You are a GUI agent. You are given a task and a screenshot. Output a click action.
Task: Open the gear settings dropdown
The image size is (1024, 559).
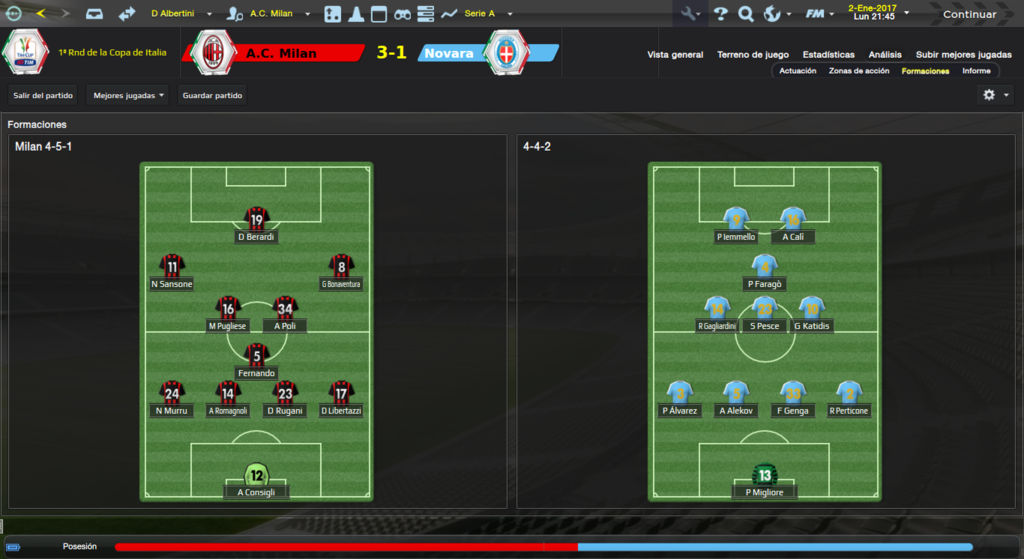(995, 94)
